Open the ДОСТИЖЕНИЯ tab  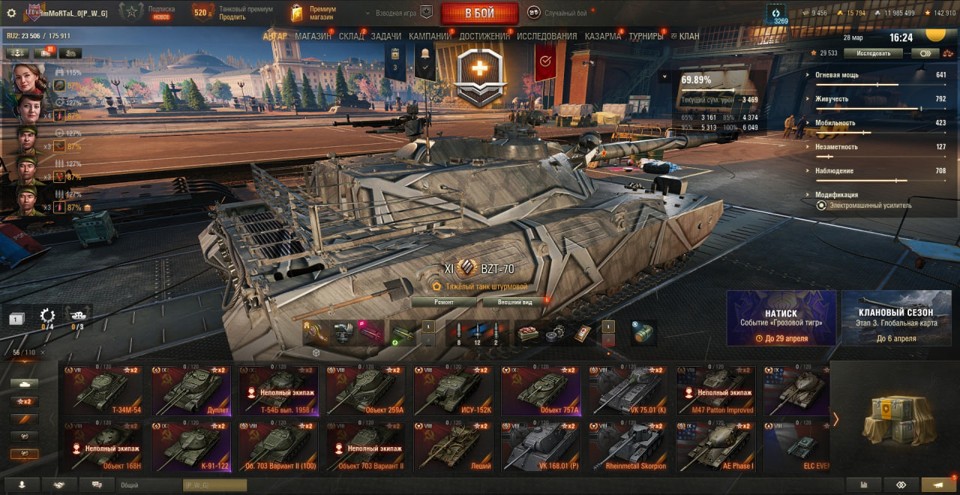coord(484,36)
